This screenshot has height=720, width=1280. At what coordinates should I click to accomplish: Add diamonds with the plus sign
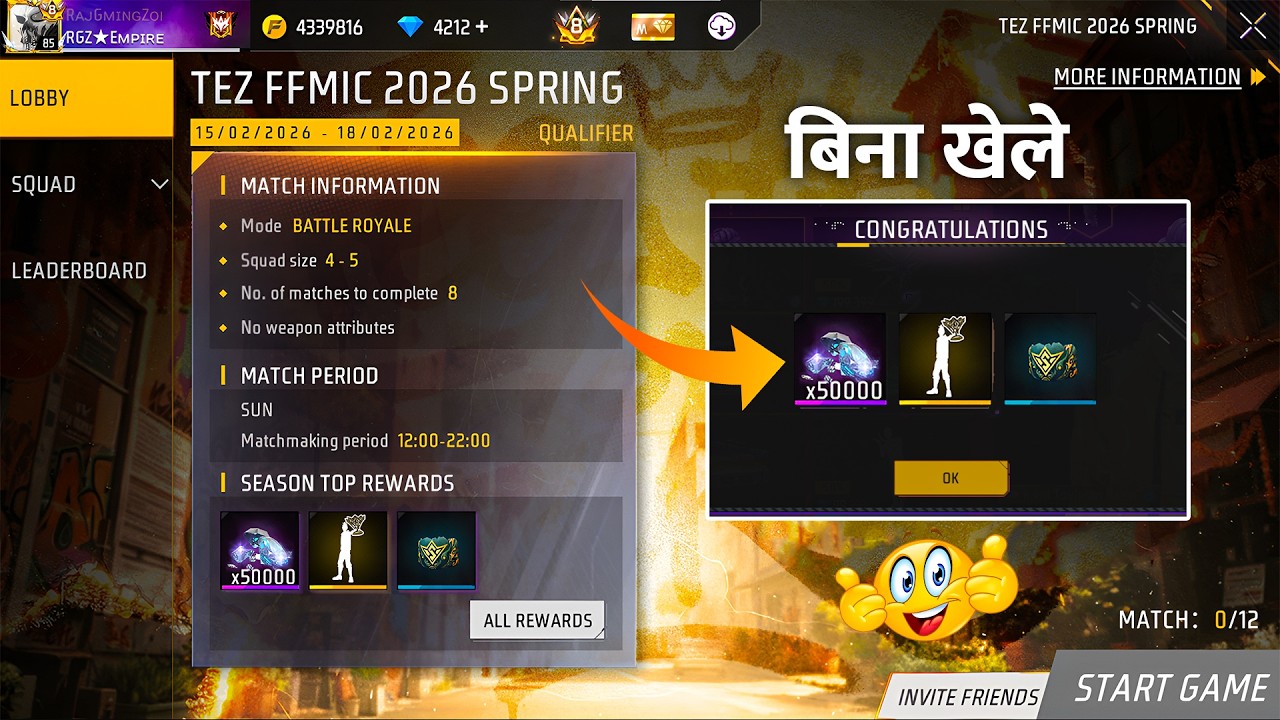click(x=483, y=27)
